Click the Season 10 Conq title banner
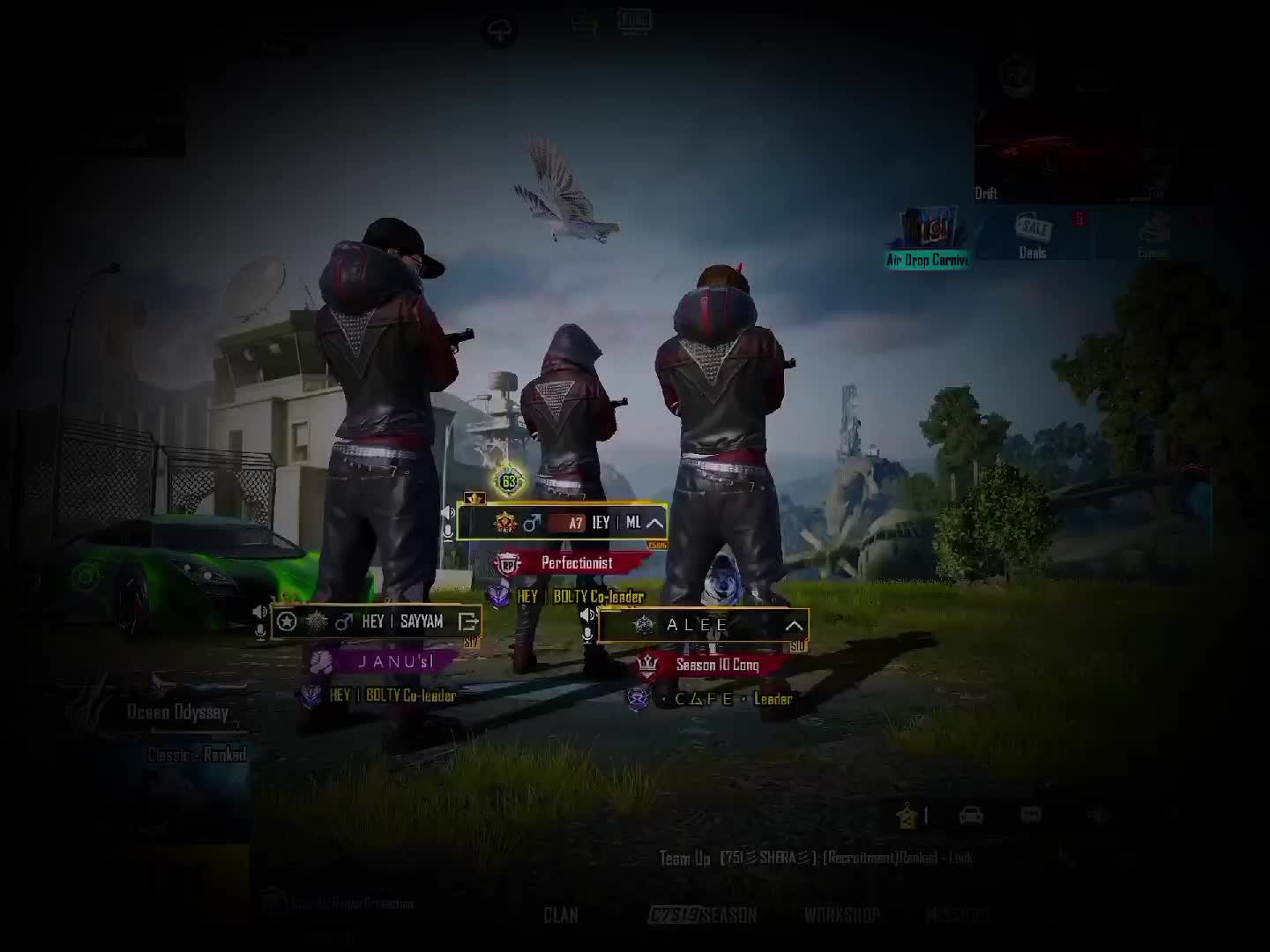1270x952 pixels. [716, 665]
